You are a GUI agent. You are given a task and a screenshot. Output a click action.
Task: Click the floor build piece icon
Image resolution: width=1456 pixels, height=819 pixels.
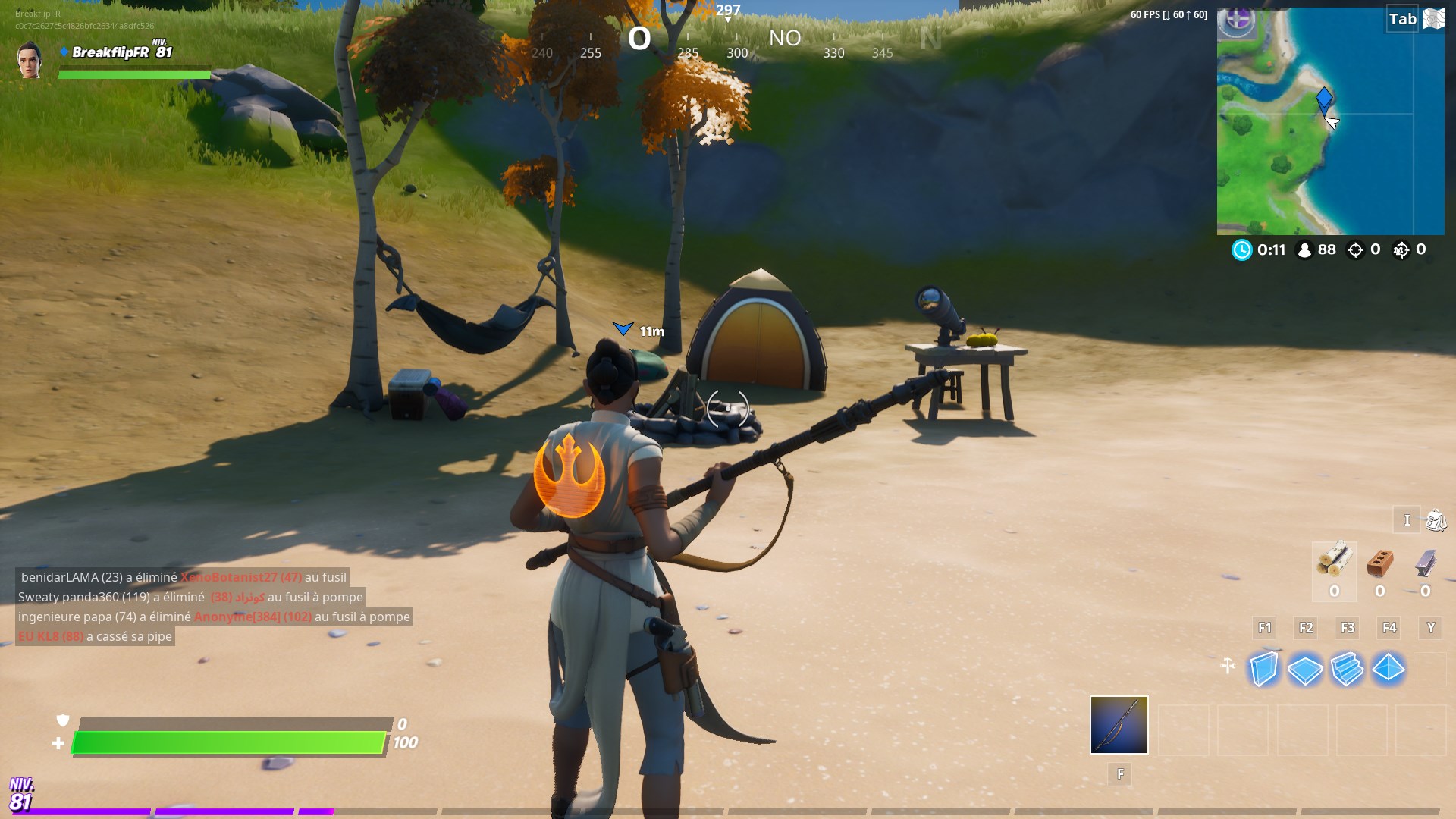click(x=1306, y=669)
